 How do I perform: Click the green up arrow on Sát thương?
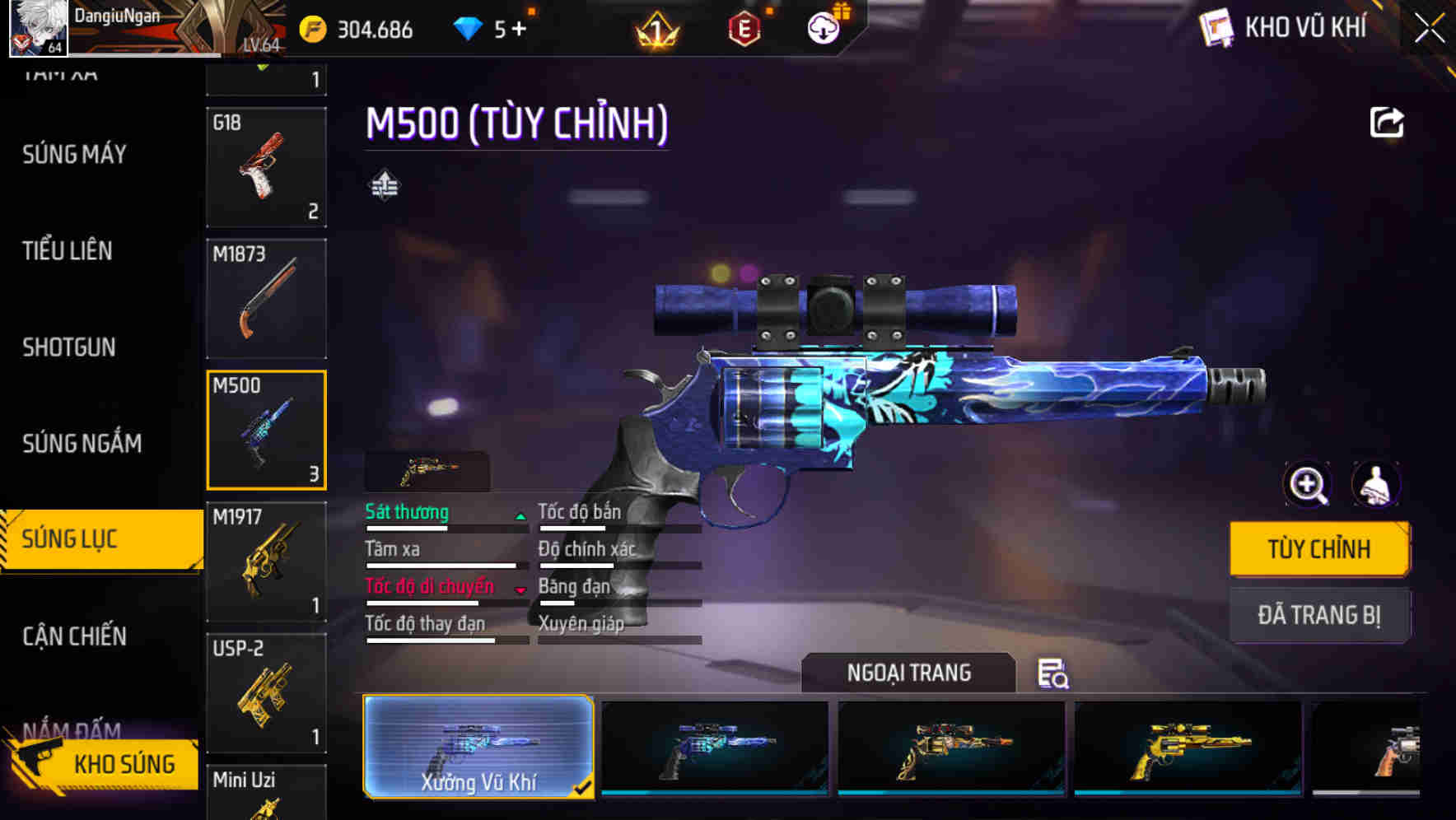(x=520, y=514)
